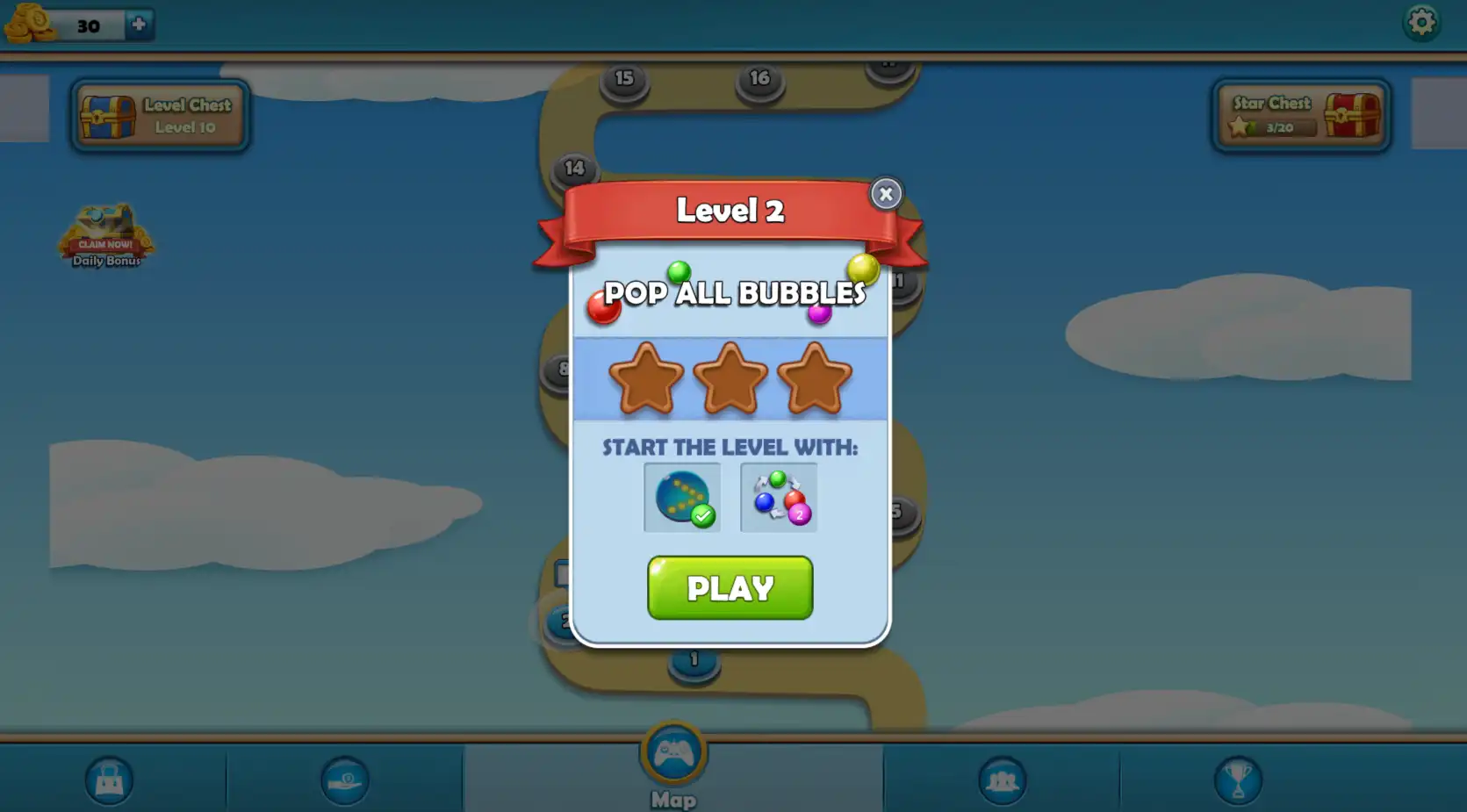This screenshot has height=812, width=1467.
Task: Open the settings gear
Action: (x=1423, y=22)
